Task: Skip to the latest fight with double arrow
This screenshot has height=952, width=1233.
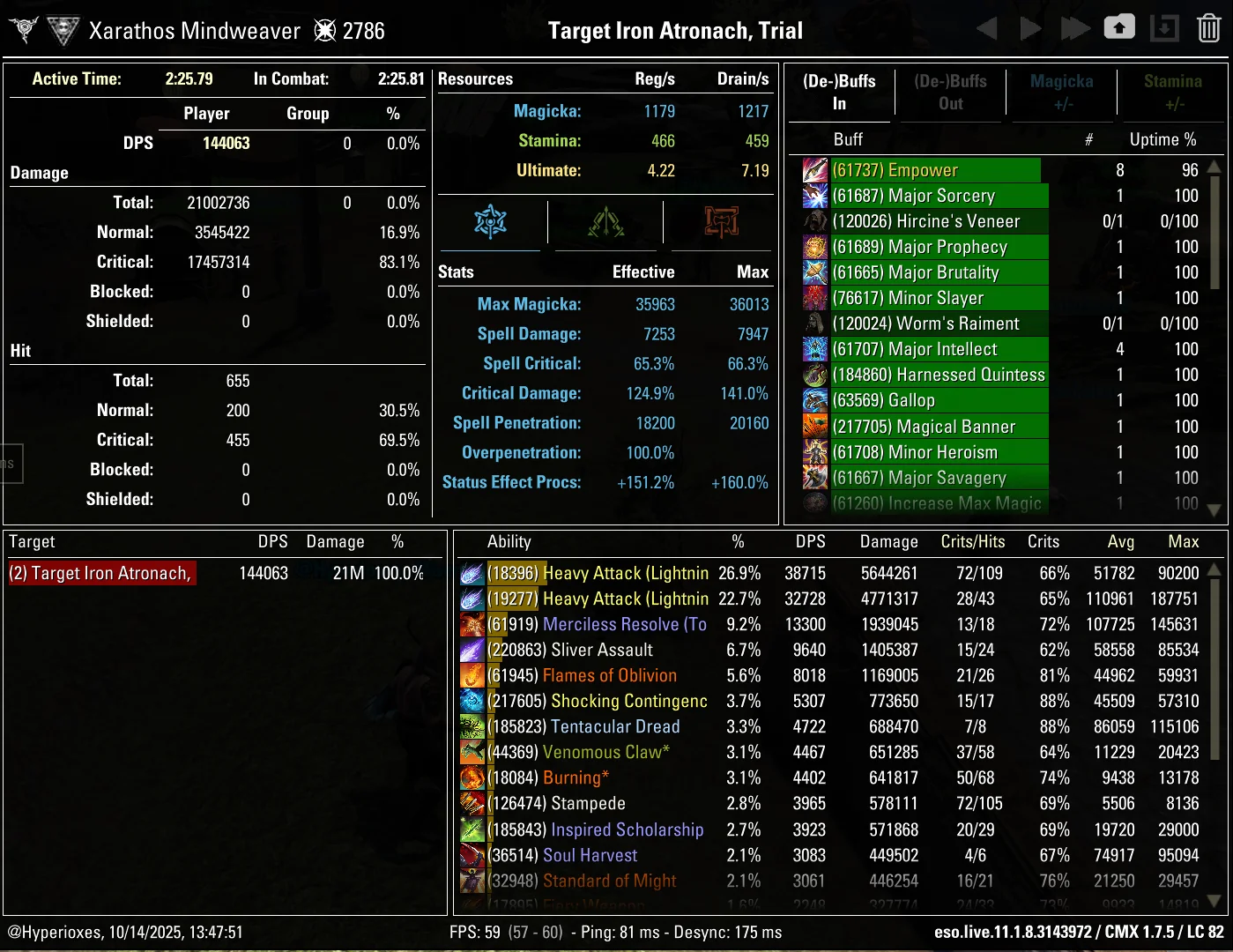Action: [x=1074, y=27]
